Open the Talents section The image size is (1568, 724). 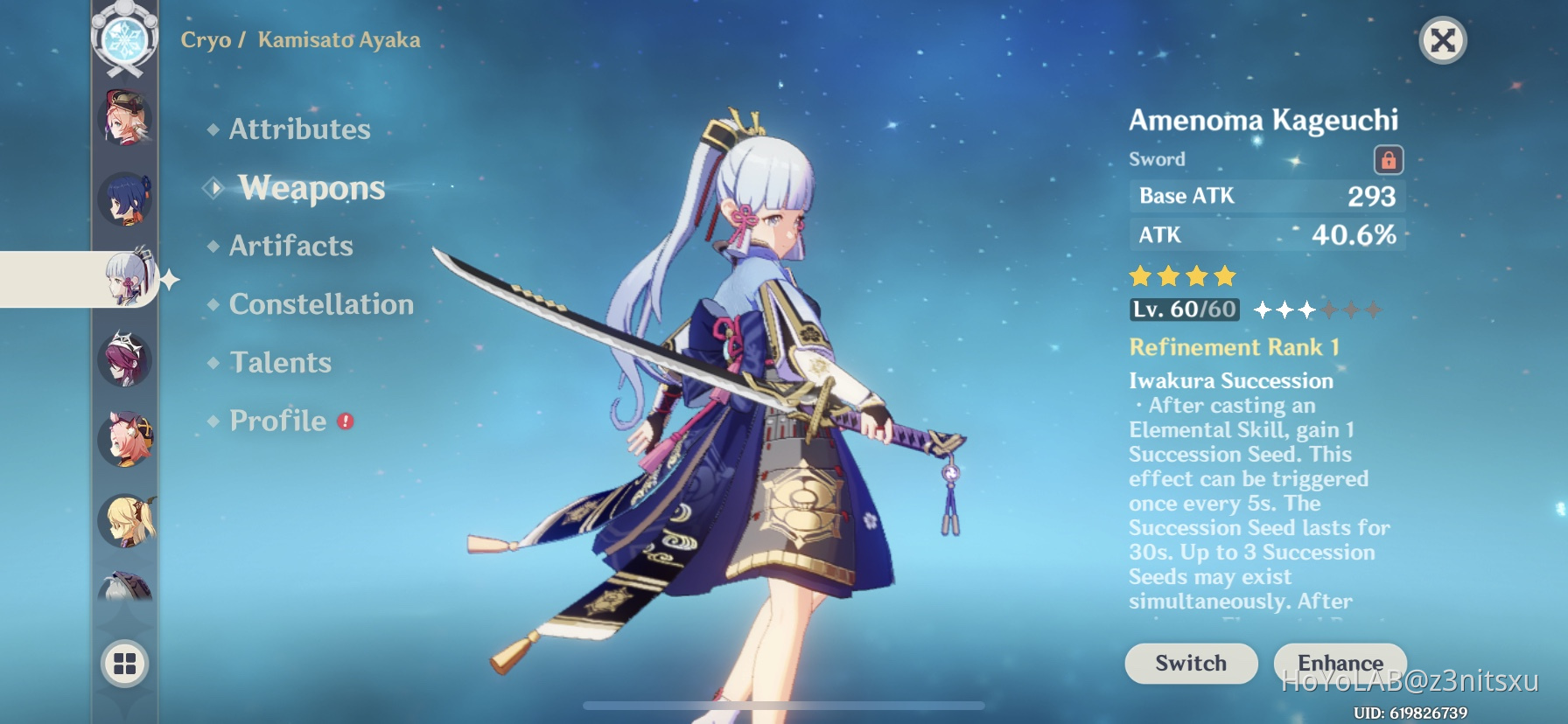point(279,361)
